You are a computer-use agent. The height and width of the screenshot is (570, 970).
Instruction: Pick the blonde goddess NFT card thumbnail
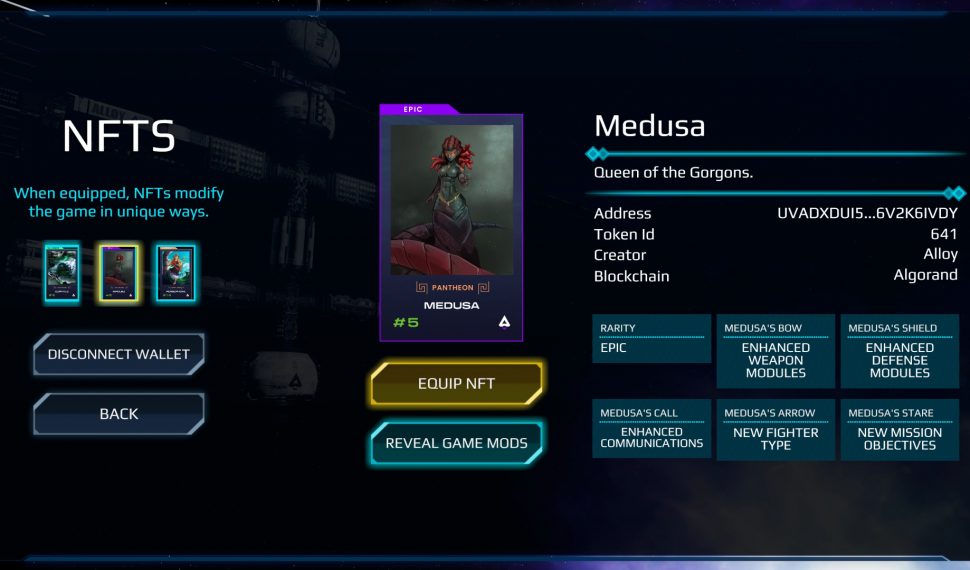pyautogui.click(x=176, y=274)
